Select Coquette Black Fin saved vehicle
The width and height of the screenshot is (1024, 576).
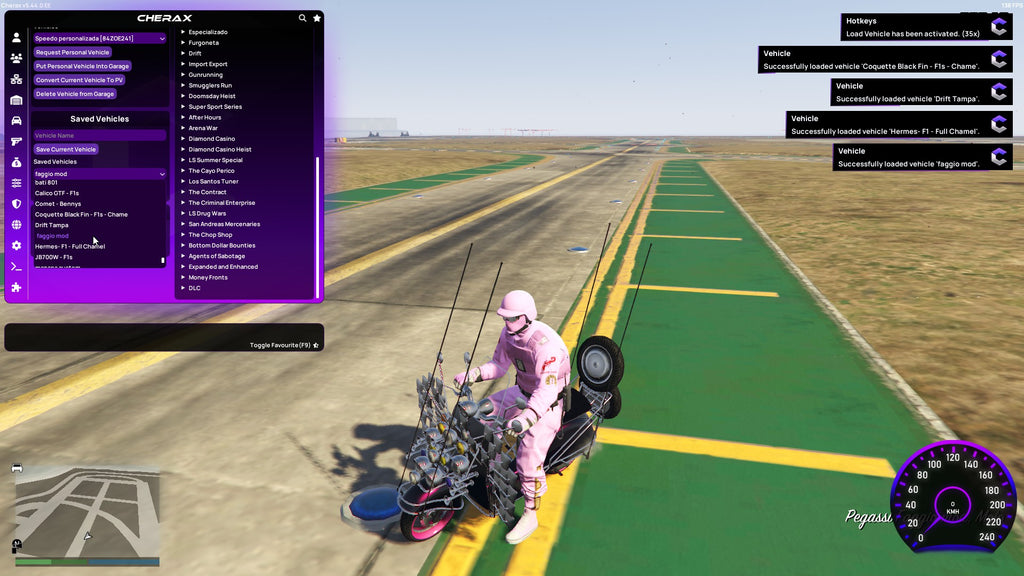click(81, 214)
